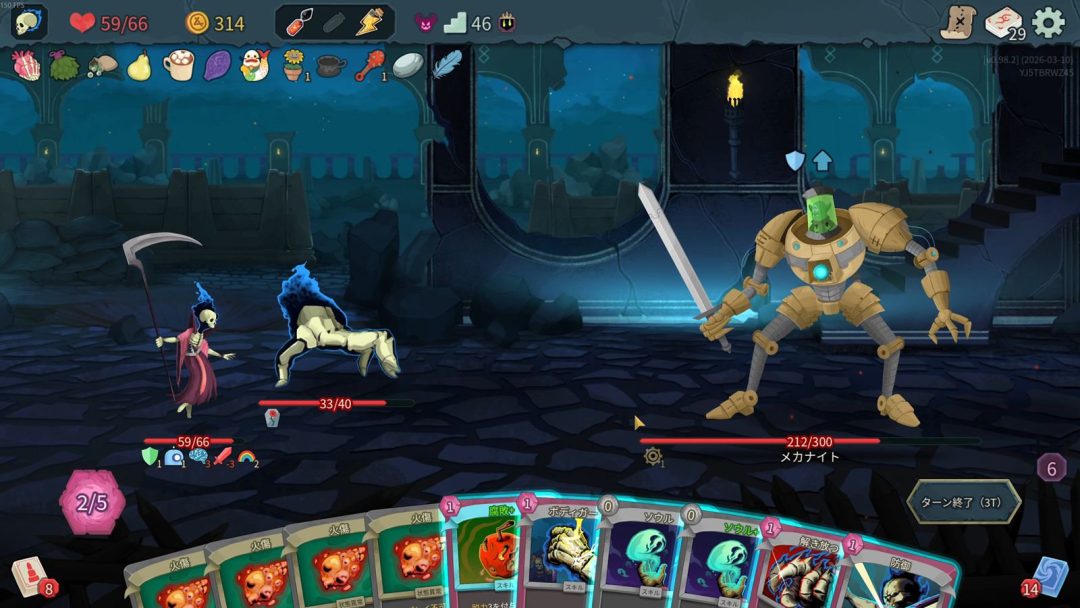Inspect the sunflower pot relic
This screenshot has width=1080, height=608.
pyautogui.click(x=293, y=66)
